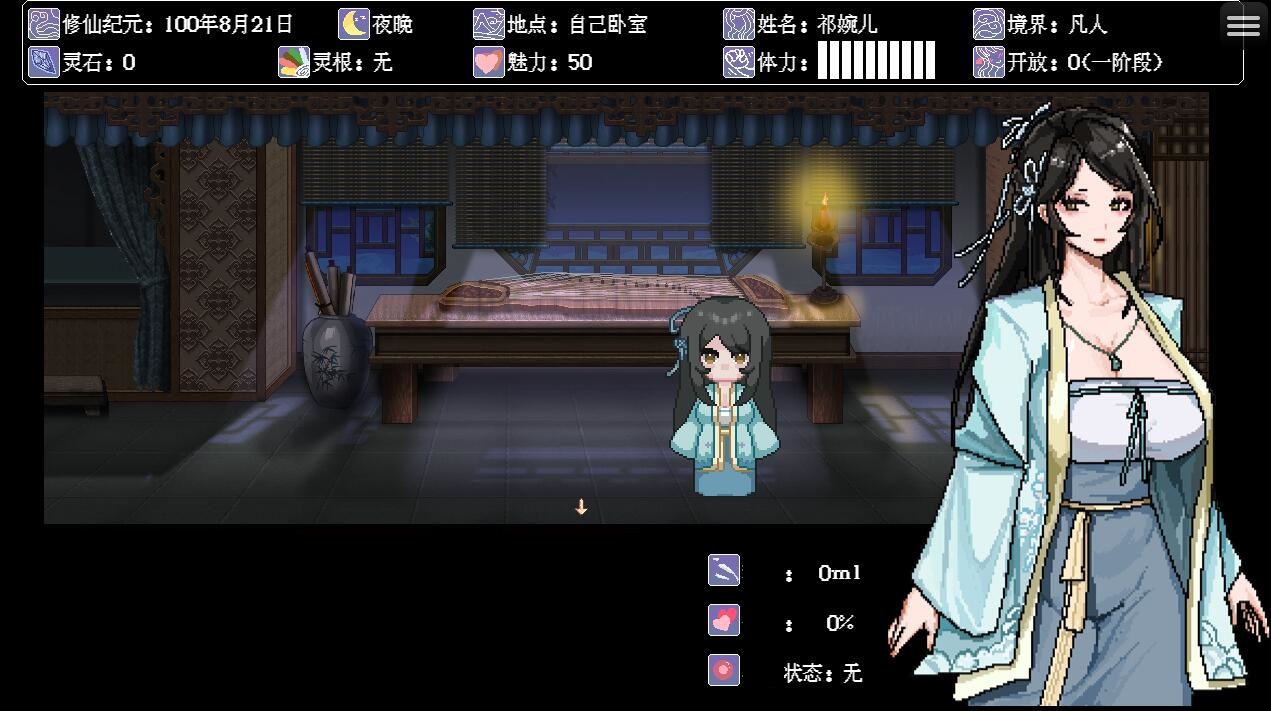Screen dimensions: 1271x711
Task: Select the pink heart charm icon
Action: pyautogui.click(x=488, y=62)
